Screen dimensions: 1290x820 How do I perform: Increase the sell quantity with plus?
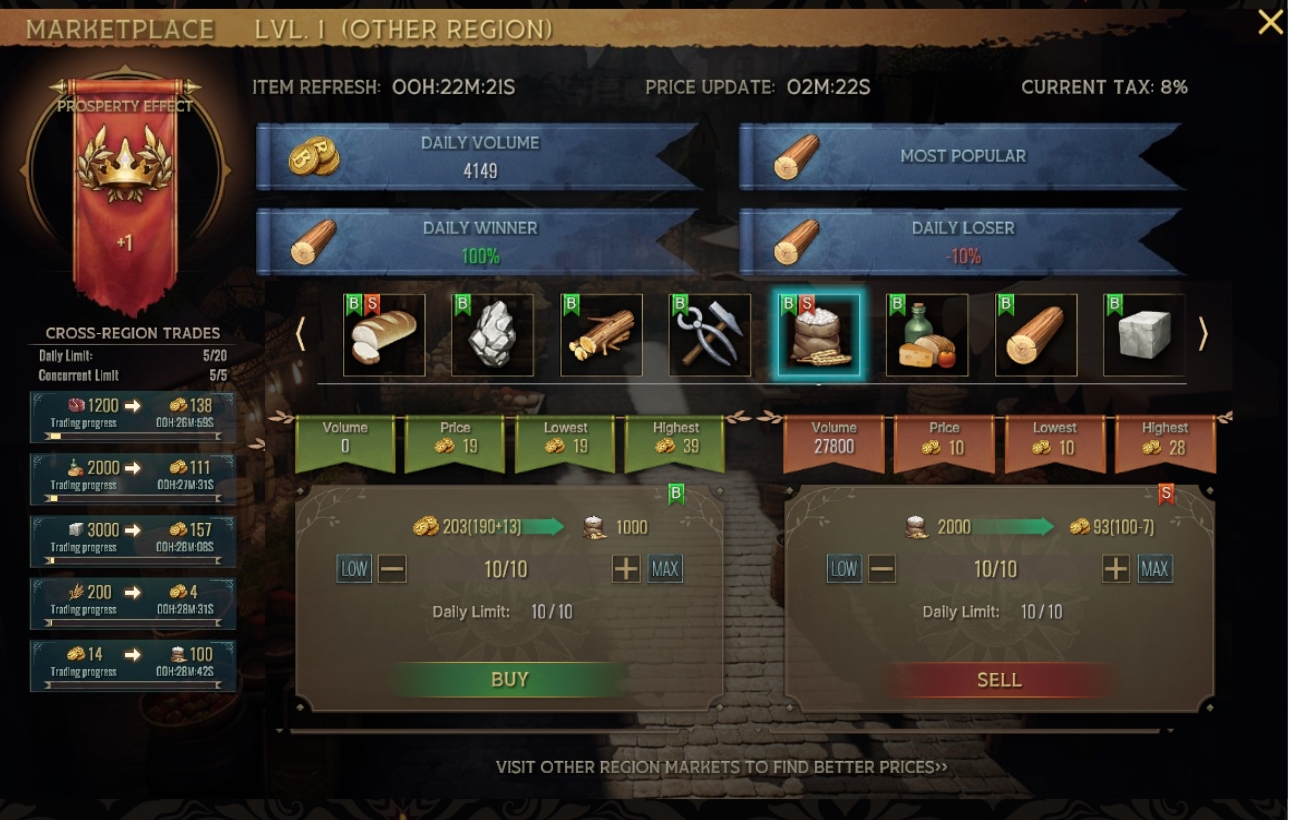[1116, 570]
